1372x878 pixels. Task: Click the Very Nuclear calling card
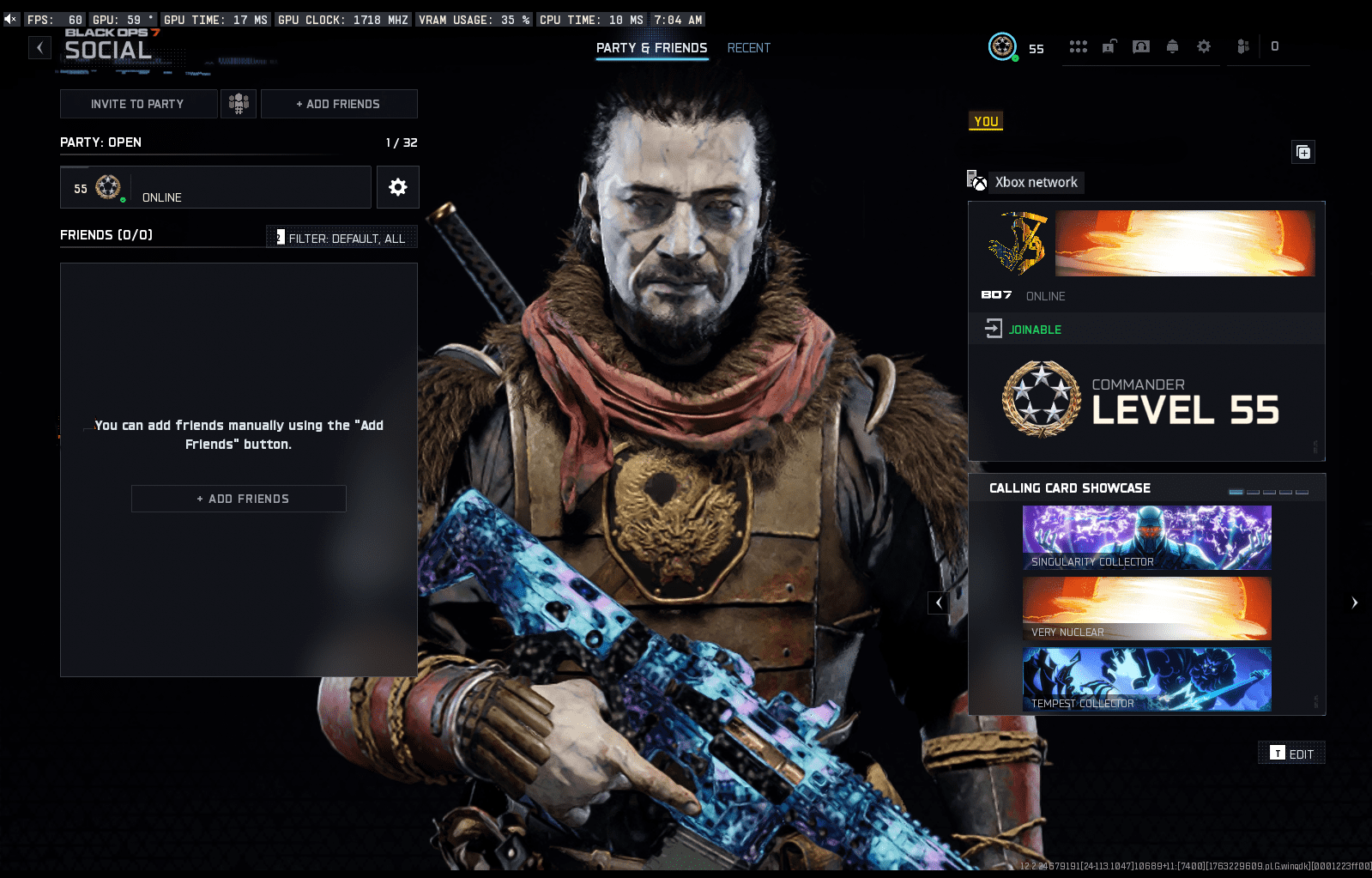click(1146, 608)
